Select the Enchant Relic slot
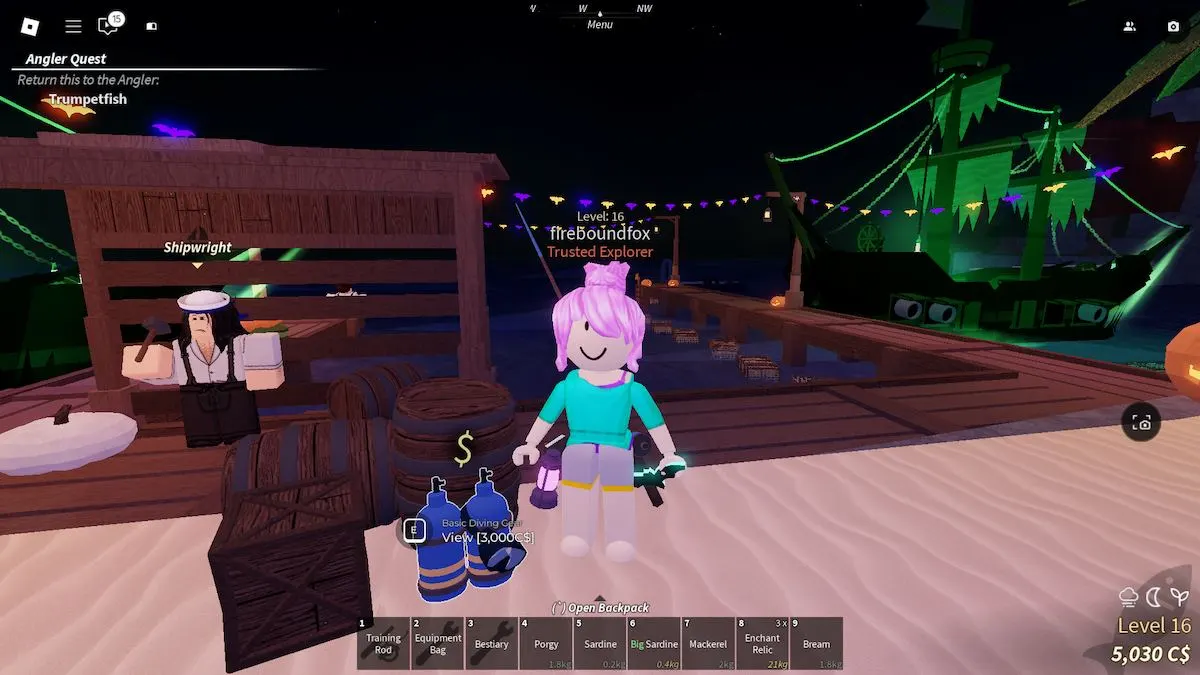Image resolution: width=1200 pixels, height=675 pixels. (762, 643)
